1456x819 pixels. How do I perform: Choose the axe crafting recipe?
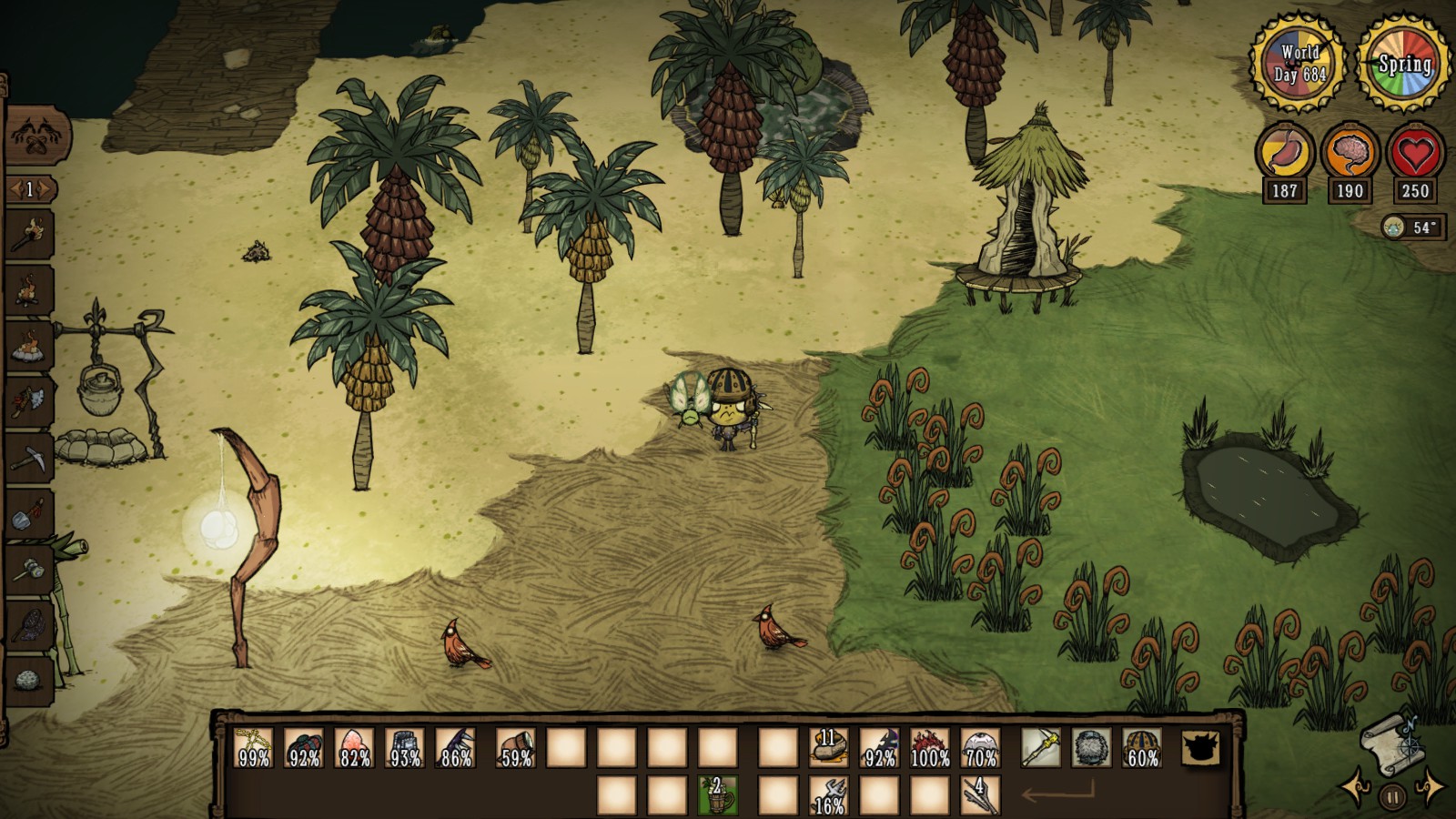pos(30,400)
